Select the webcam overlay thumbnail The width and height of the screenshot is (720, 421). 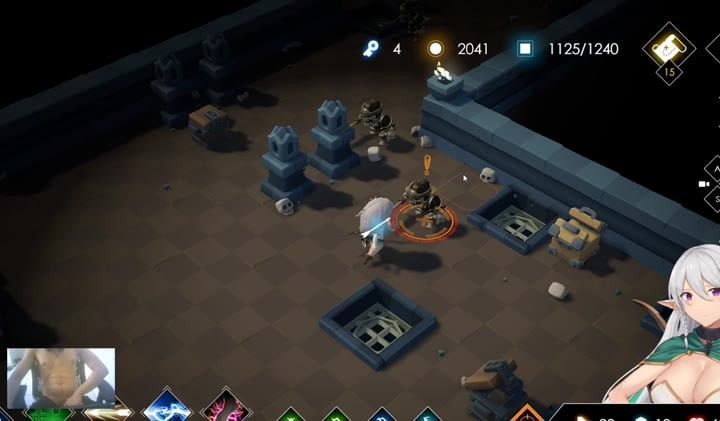(61, 378)
